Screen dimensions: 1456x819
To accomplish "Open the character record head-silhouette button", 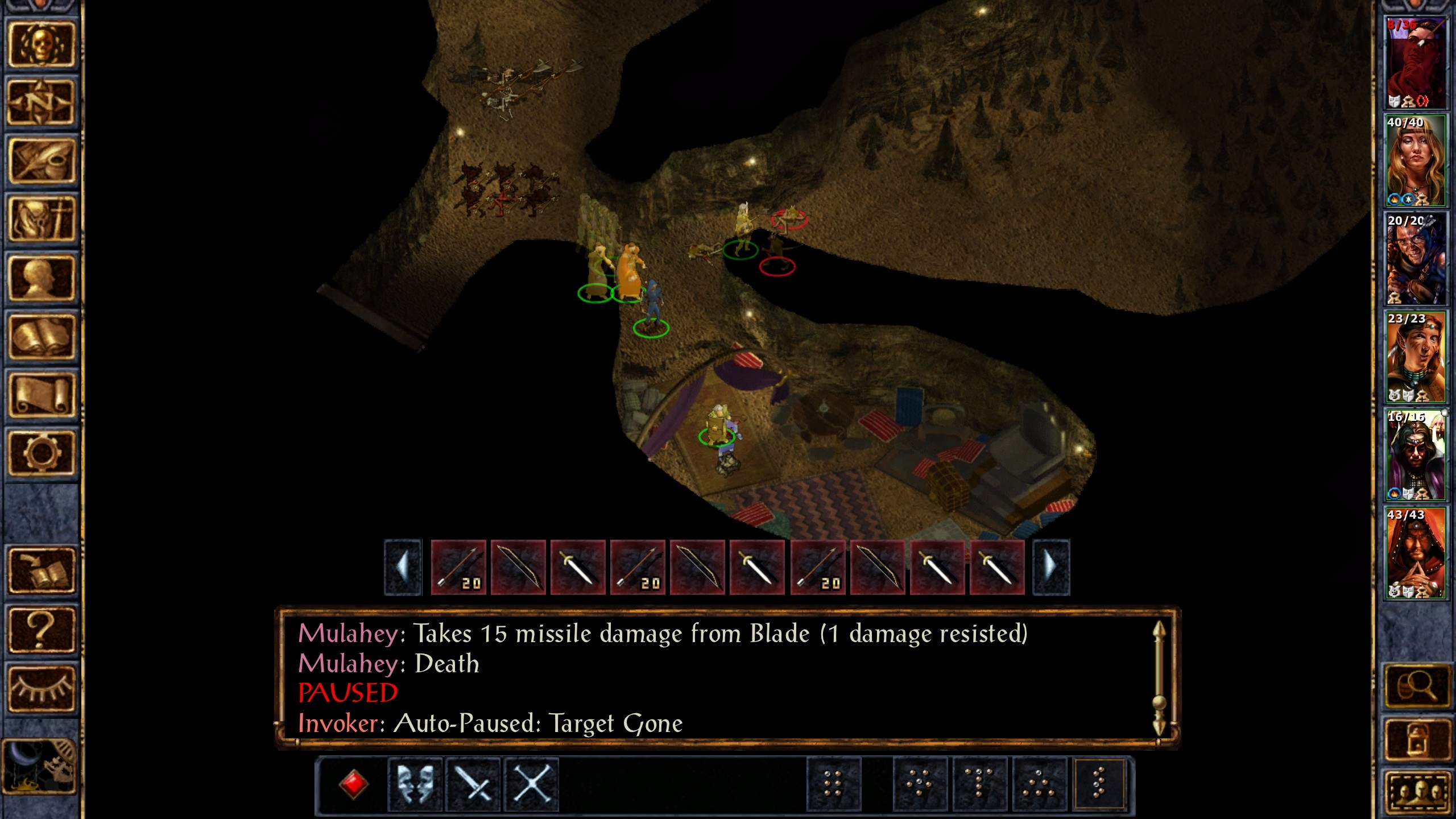I will pyautogui.click(x=41, y=278).
